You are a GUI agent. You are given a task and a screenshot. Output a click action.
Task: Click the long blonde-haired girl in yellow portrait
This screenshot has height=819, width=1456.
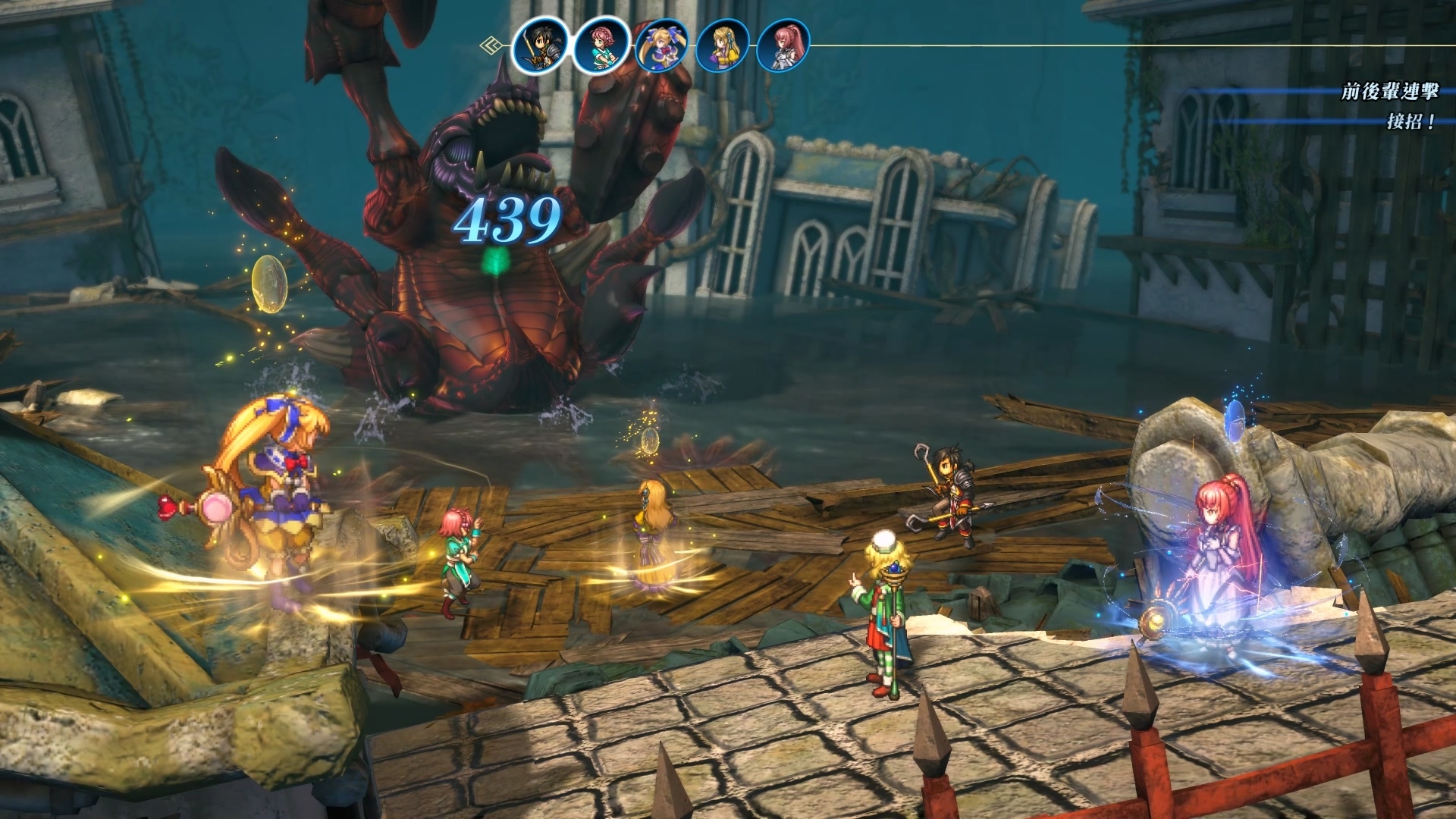click(723, 45)
